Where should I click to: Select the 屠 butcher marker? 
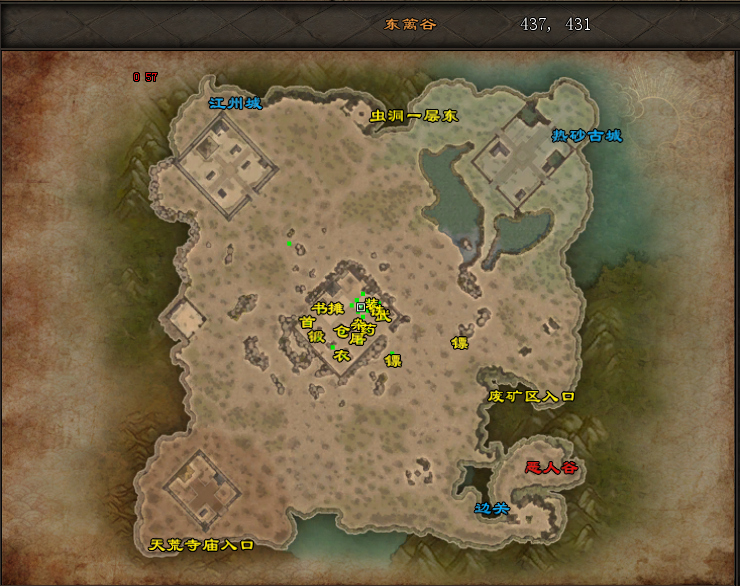tap(357, 339)
